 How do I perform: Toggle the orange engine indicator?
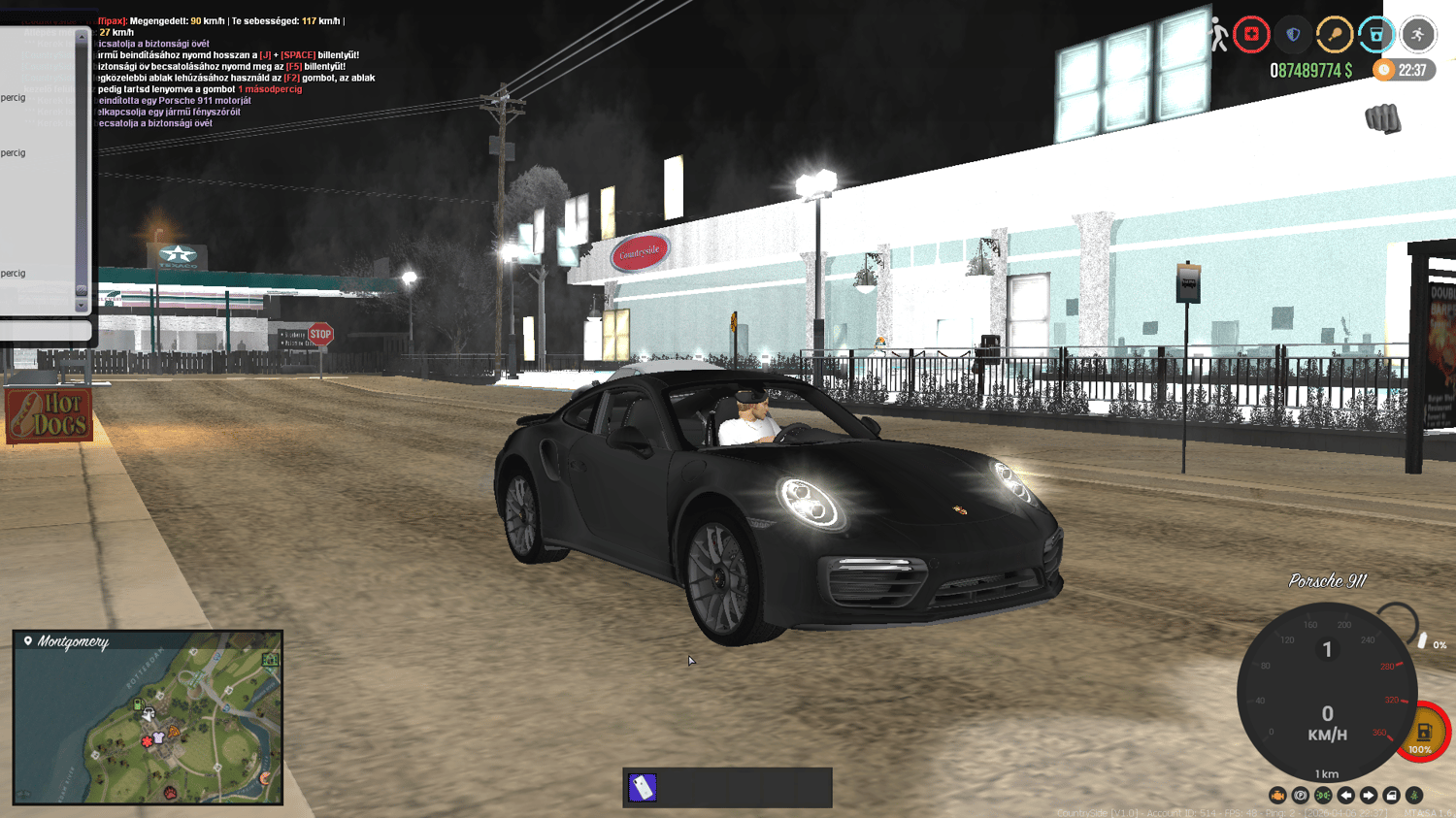1277,796
